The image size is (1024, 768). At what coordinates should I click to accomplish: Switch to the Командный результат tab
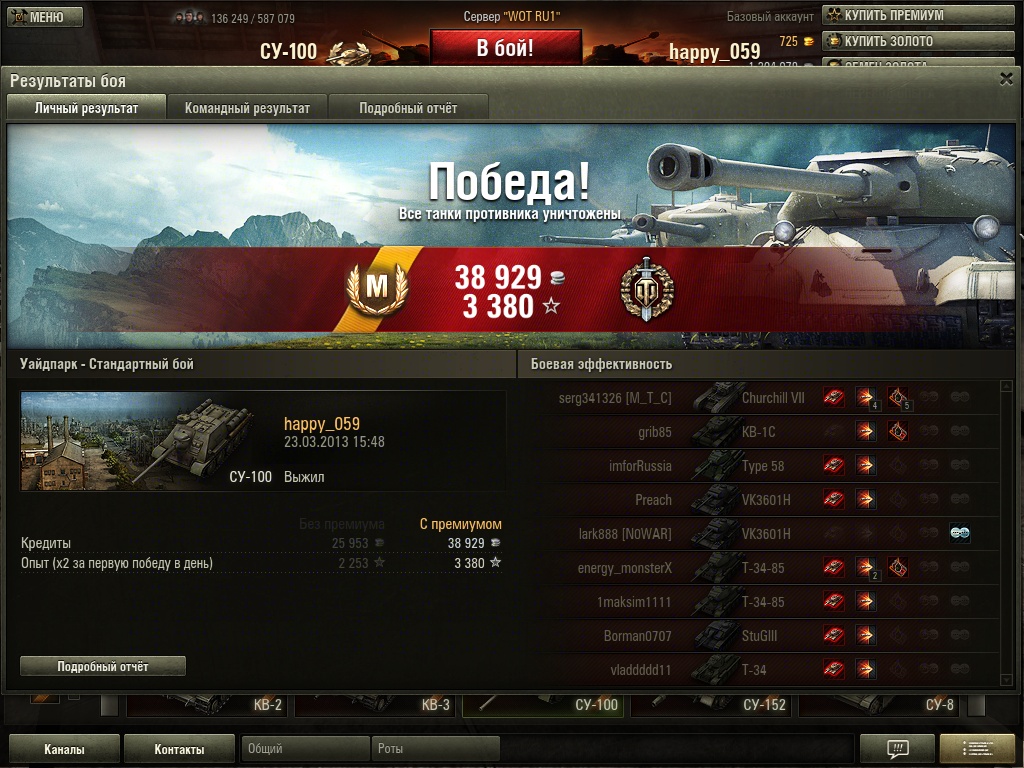[247, 108]
